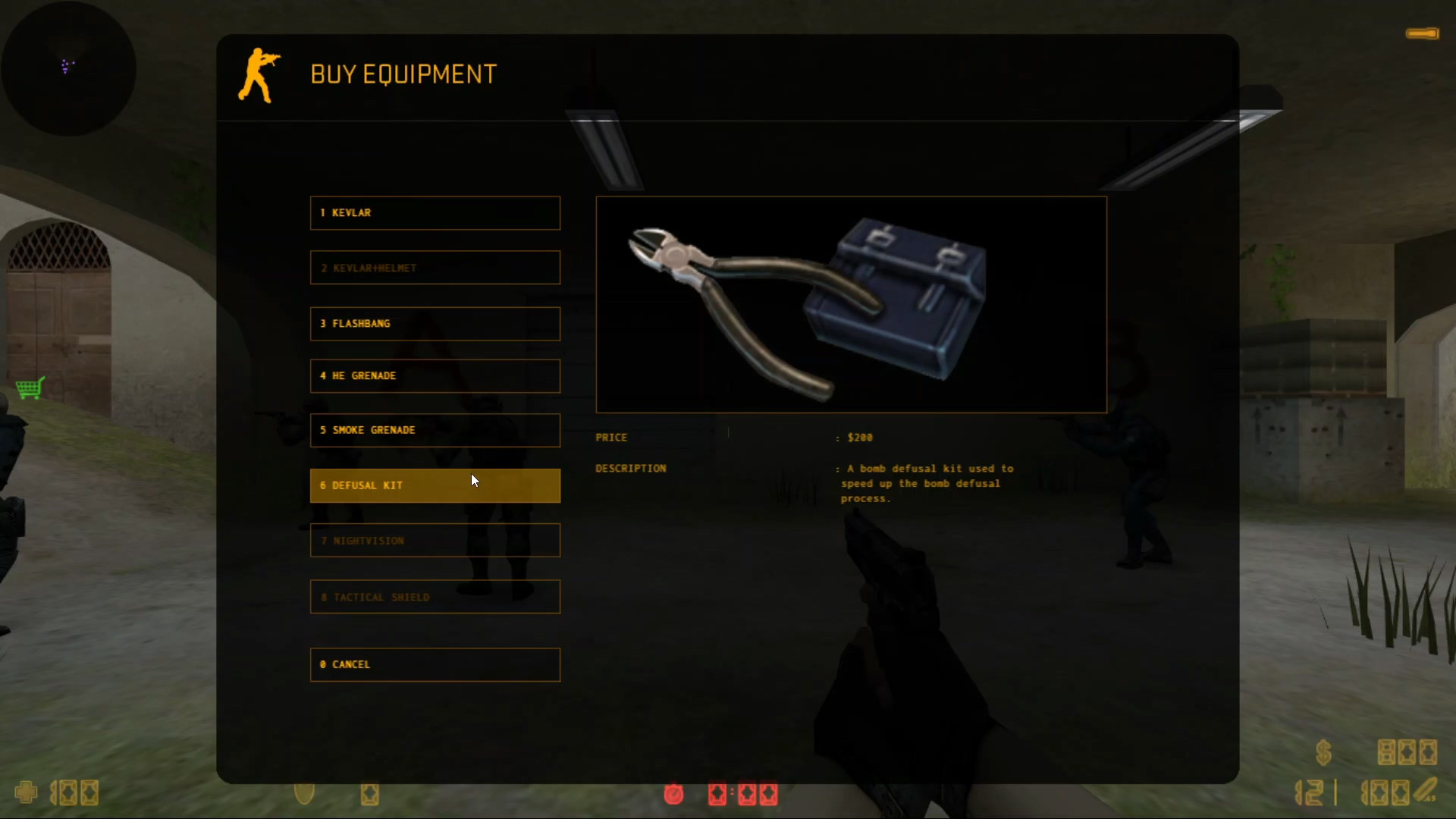Click the radar minimap in the top-left
Screen dimensions: 1456x819
(x=68, y=68)
